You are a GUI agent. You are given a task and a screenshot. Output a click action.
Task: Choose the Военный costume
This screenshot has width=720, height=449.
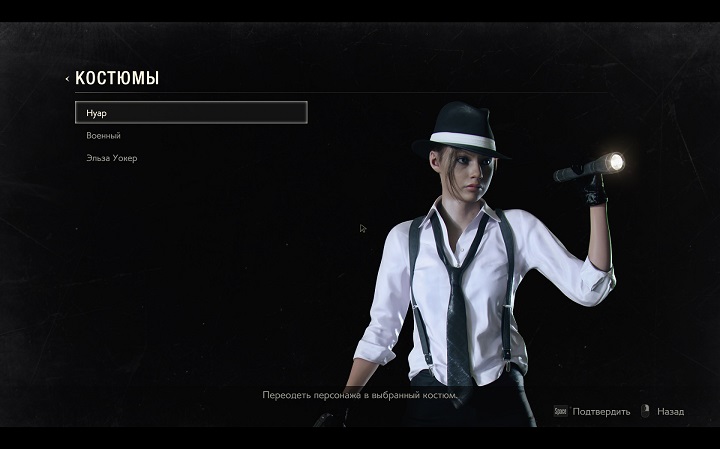(x=104, y=135)
